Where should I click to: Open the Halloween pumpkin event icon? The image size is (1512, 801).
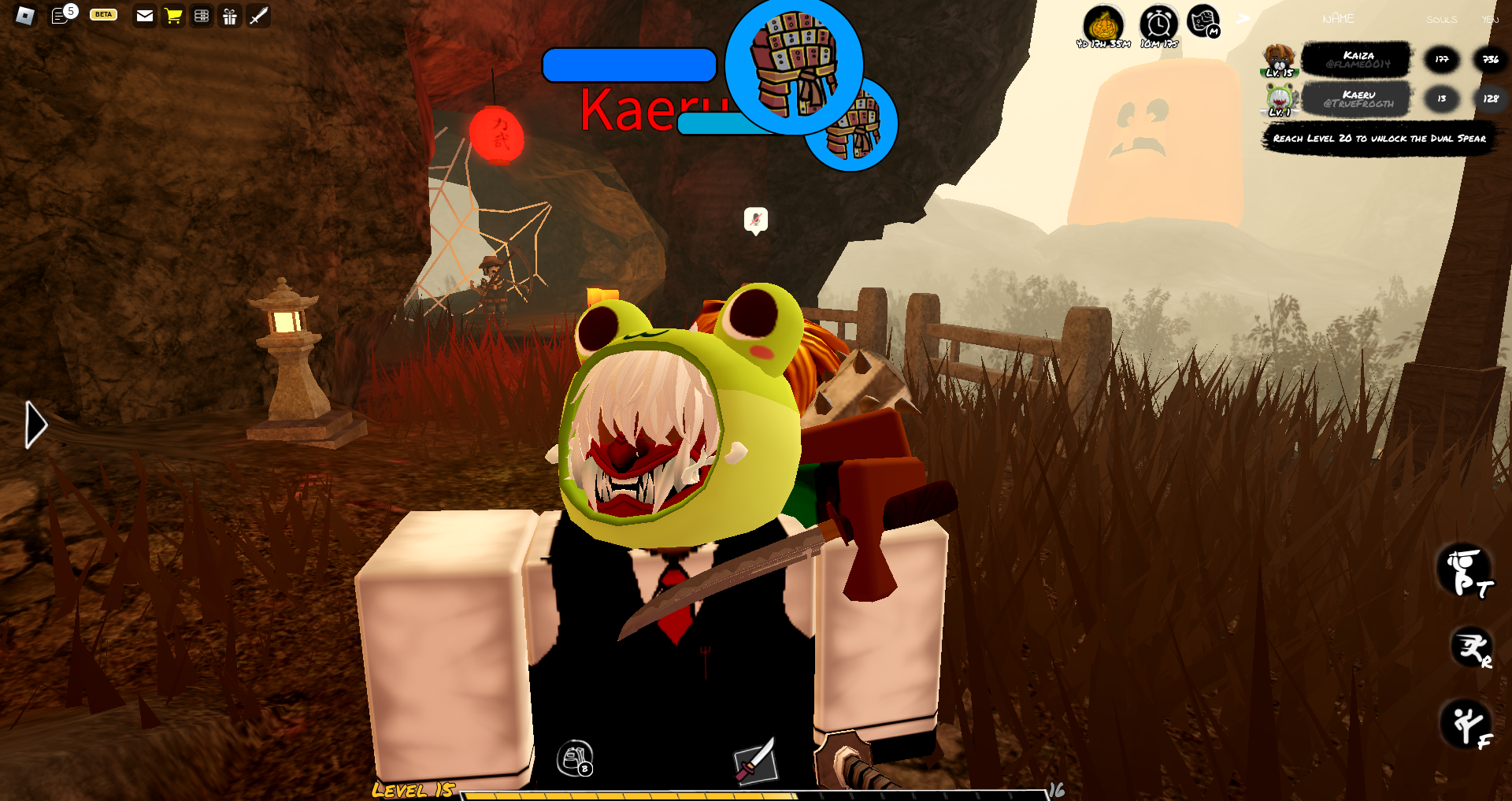click(1103, 25)
